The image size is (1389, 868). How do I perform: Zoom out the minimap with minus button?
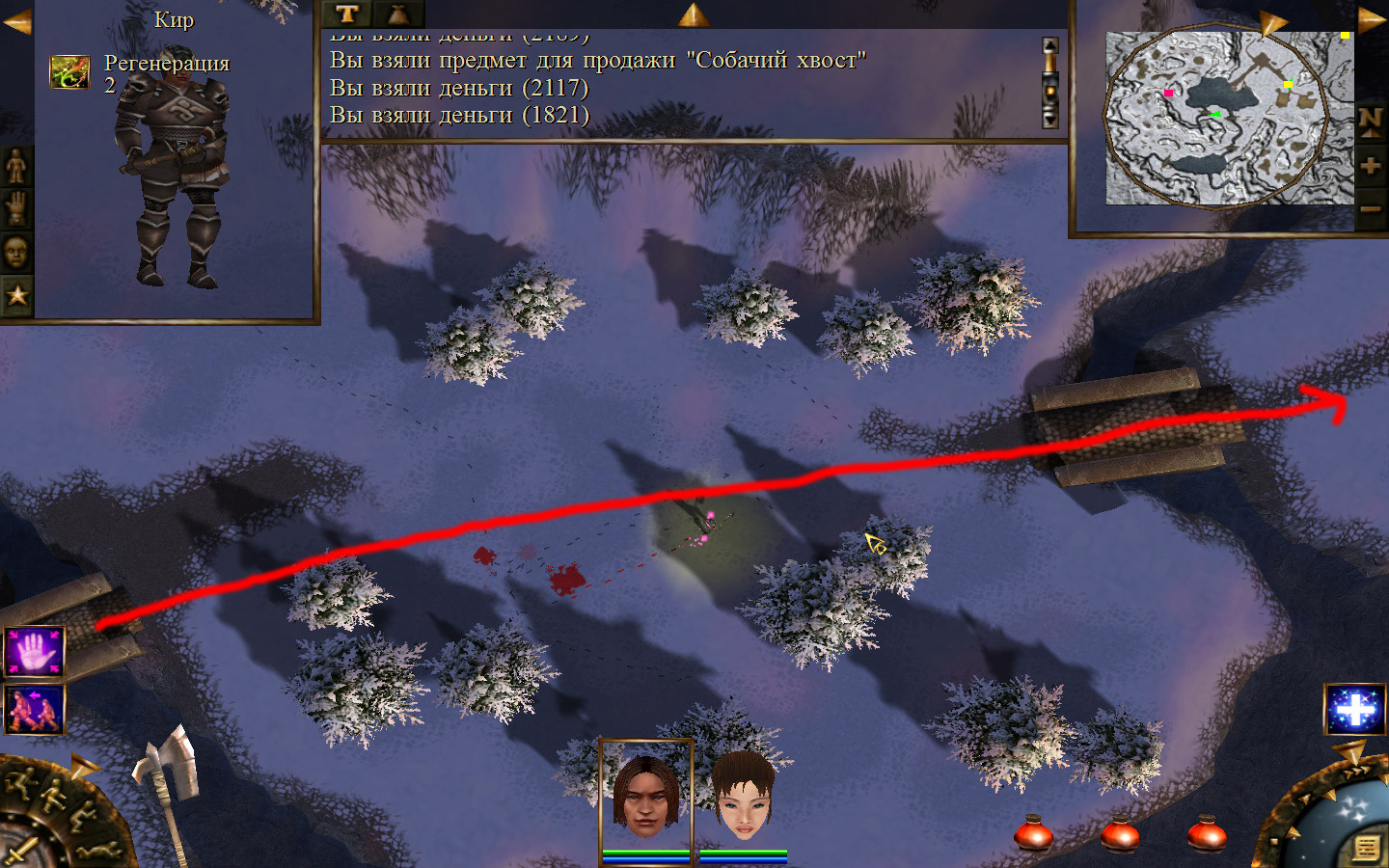[x=1371, y=208]
